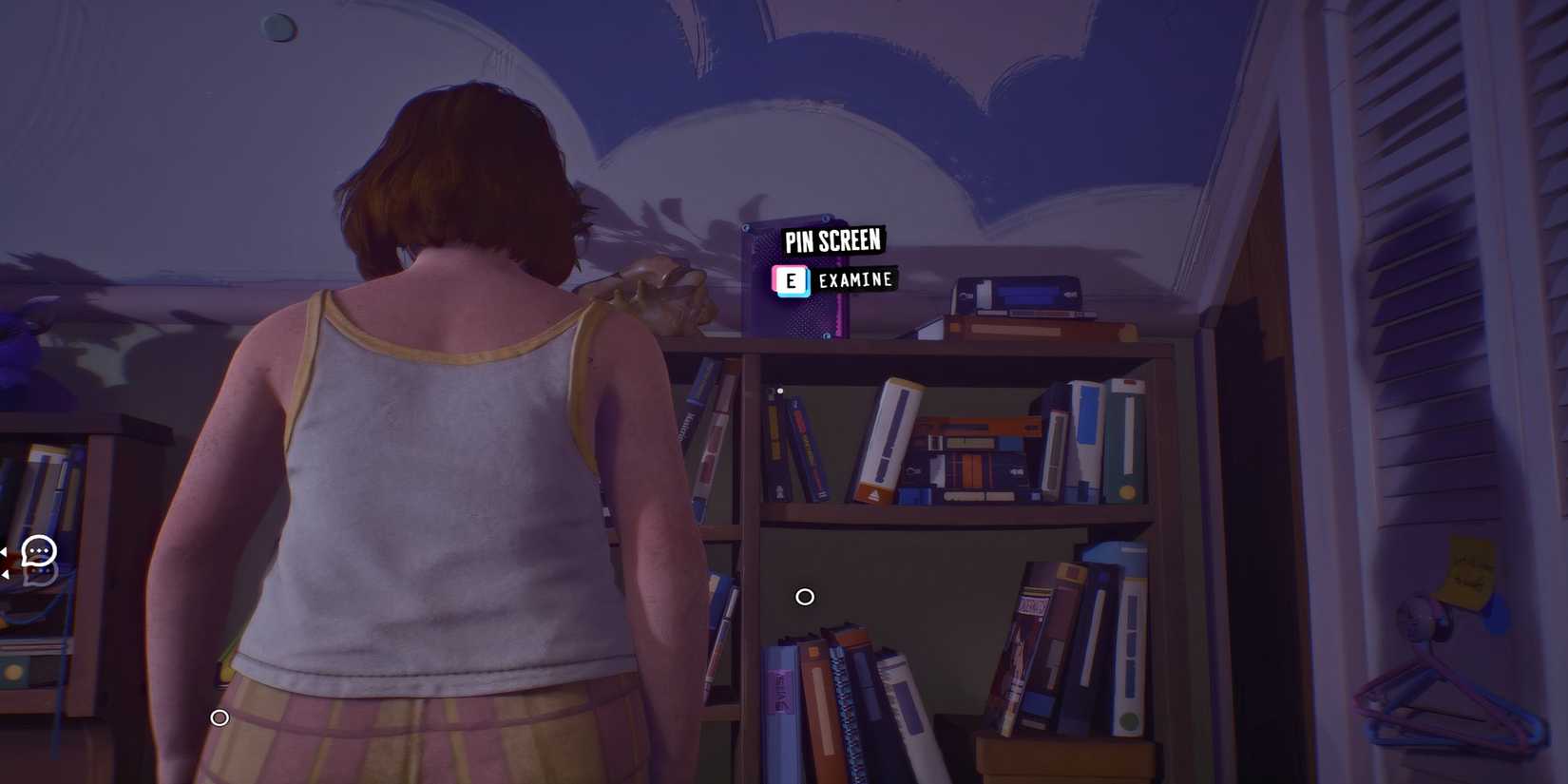Click the upper arrow beside the speech bubble
Viewport: 1568px width, 784px height.
click(x=3, y=551)
